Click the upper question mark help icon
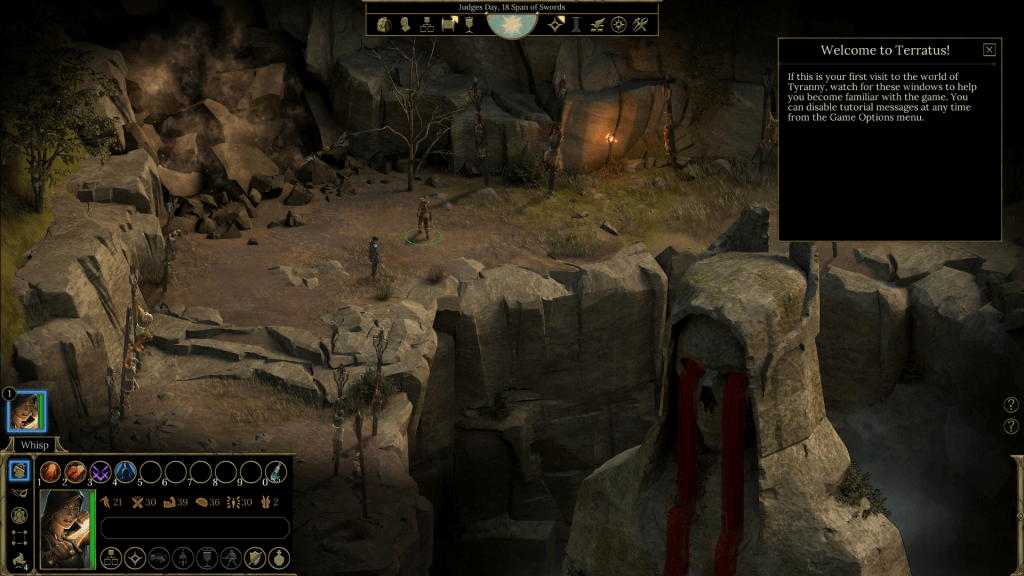Screen dimensions: 1024x576 click(1011, 405)
